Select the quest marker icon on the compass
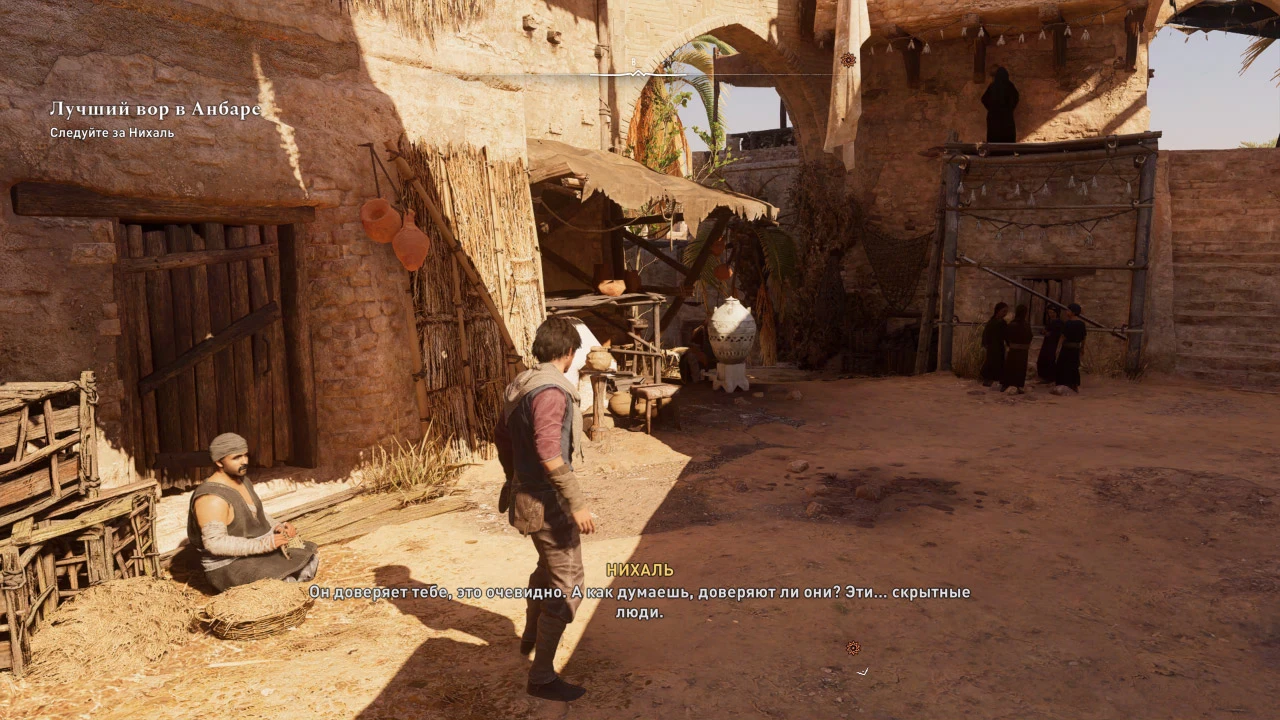 pyautogui.click(x=848, y=60)
